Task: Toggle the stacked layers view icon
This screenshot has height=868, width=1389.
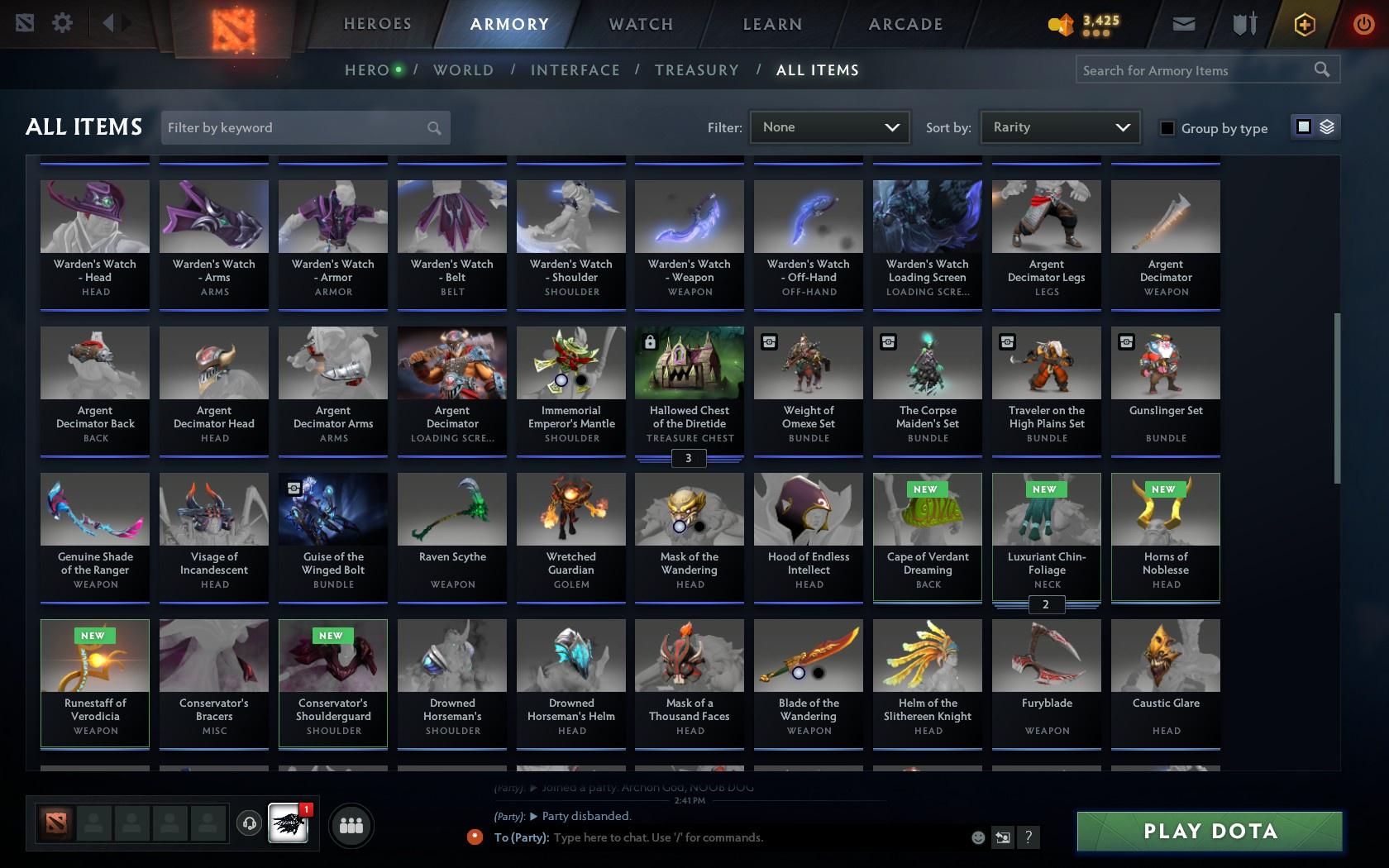Action: [1327, 128]
